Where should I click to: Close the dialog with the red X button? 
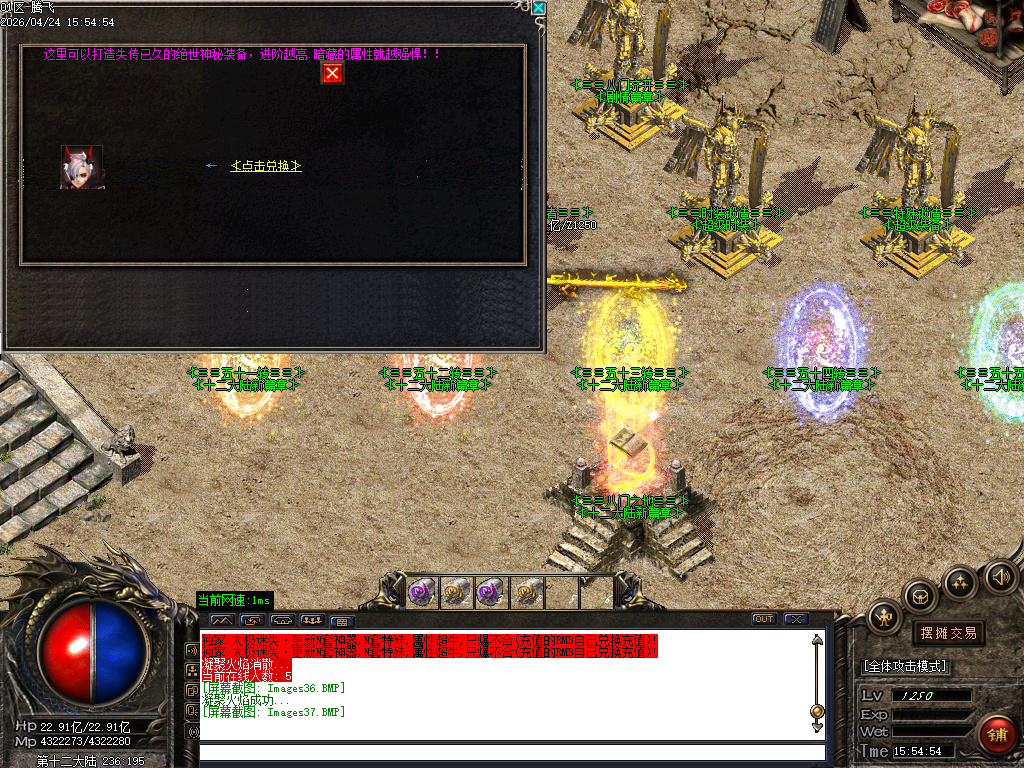pos(332,73)
